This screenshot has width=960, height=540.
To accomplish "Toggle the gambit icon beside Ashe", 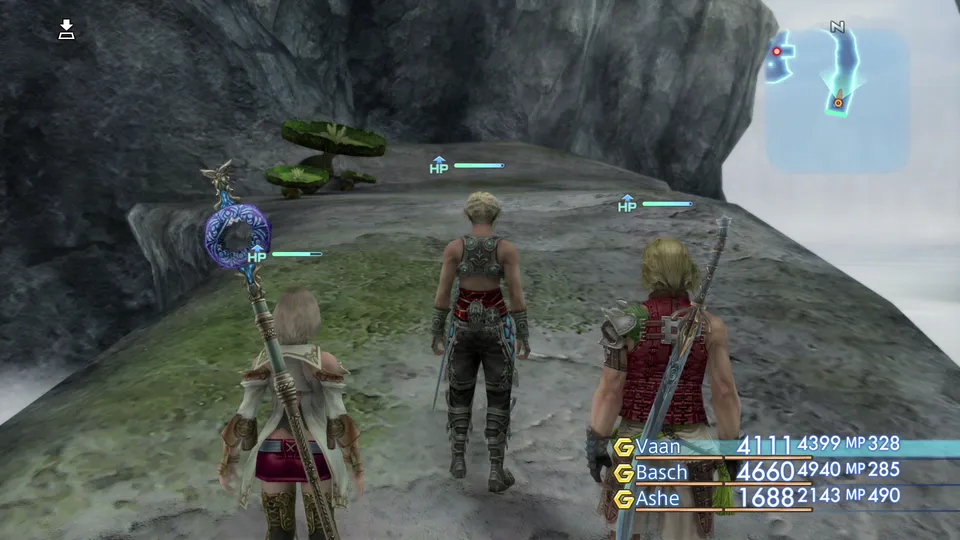I will click(623, 498).
